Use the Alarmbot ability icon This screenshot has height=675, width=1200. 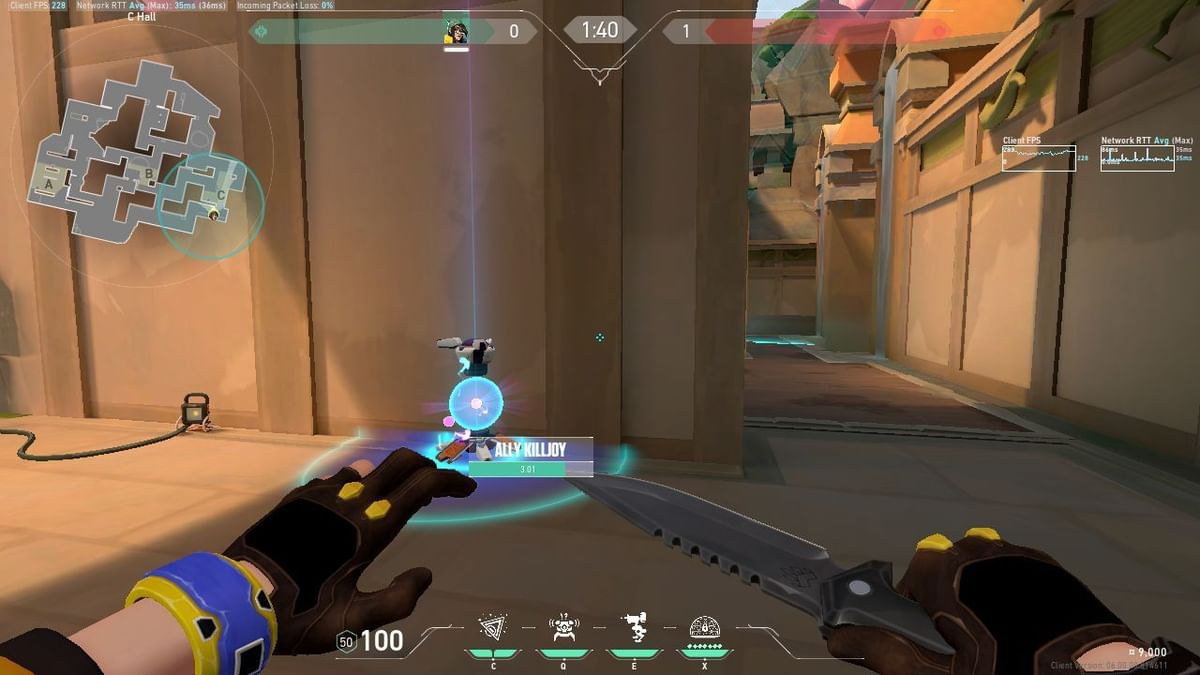point(563,628)
